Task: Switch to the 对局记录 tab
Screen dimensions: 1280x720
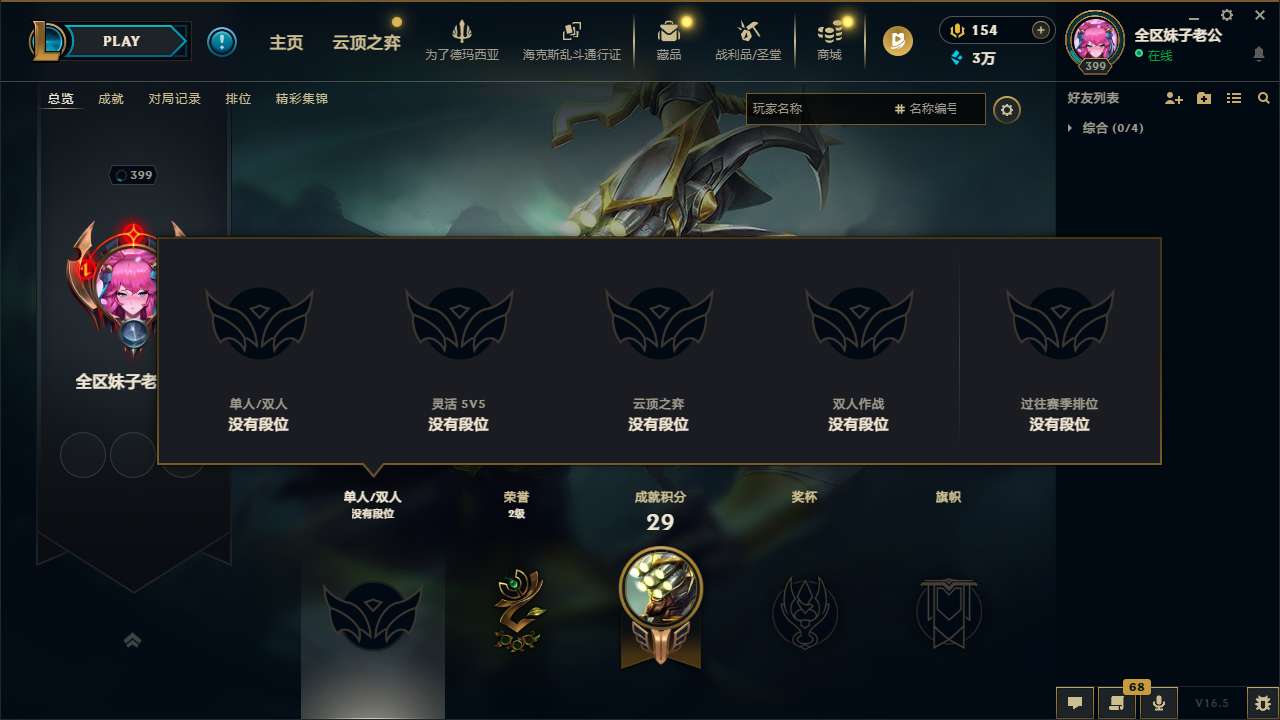Action: (x=172, y=99)
